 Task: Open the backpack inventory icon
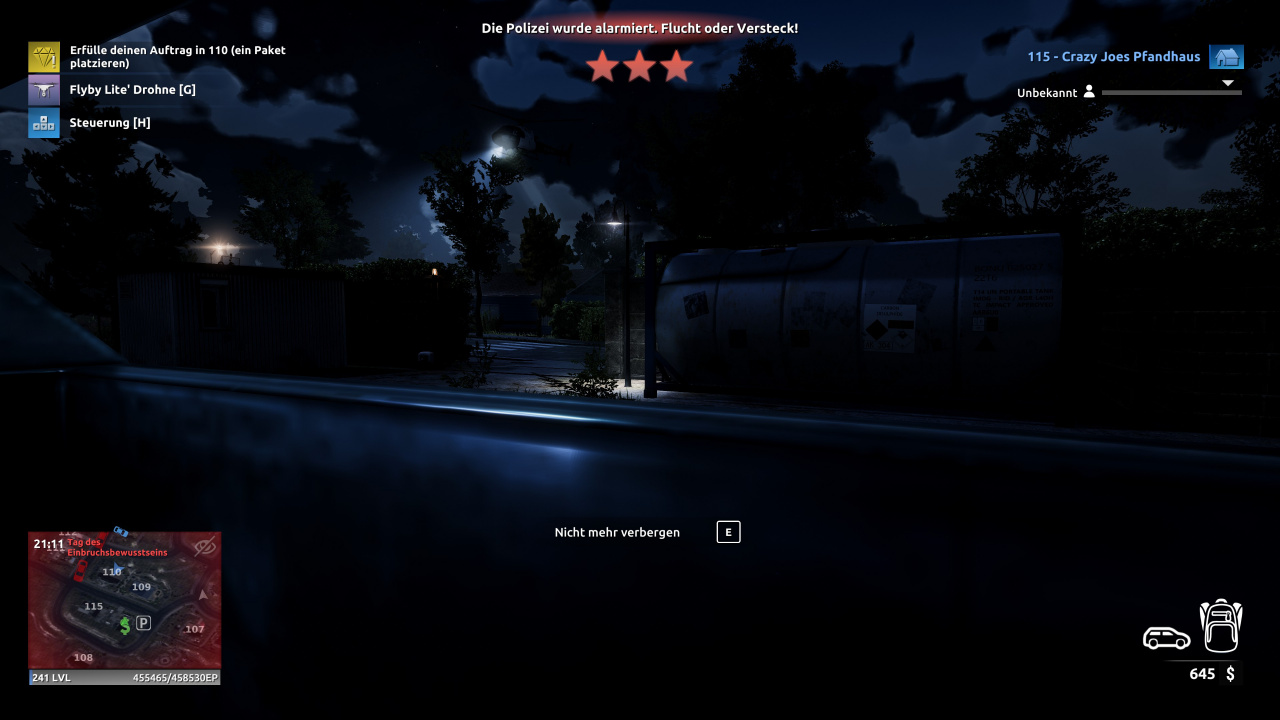tap(1220, 626)
